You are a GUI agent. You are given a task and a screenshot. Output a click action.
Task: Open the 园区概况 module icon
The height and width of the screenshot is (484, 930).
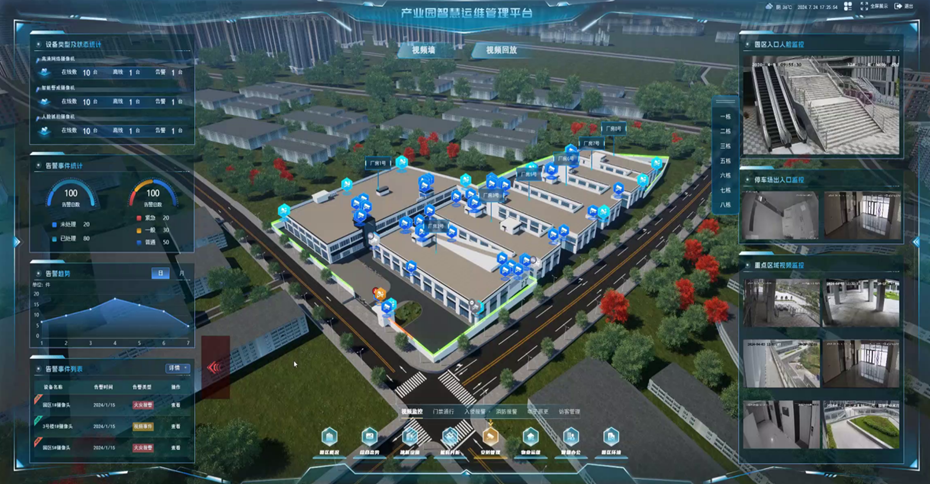pyautogui.click(x=330, y=437)
